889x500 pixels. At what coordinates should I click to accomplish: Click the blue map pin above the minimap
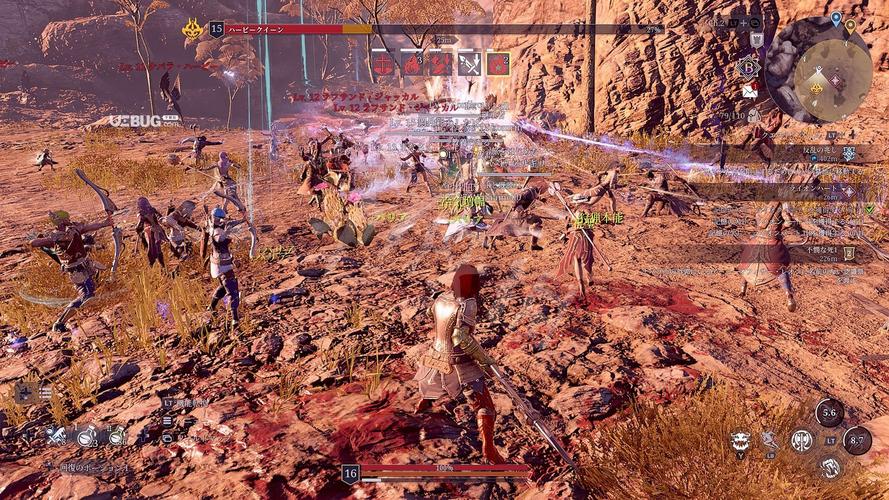(x=836, y=18)
